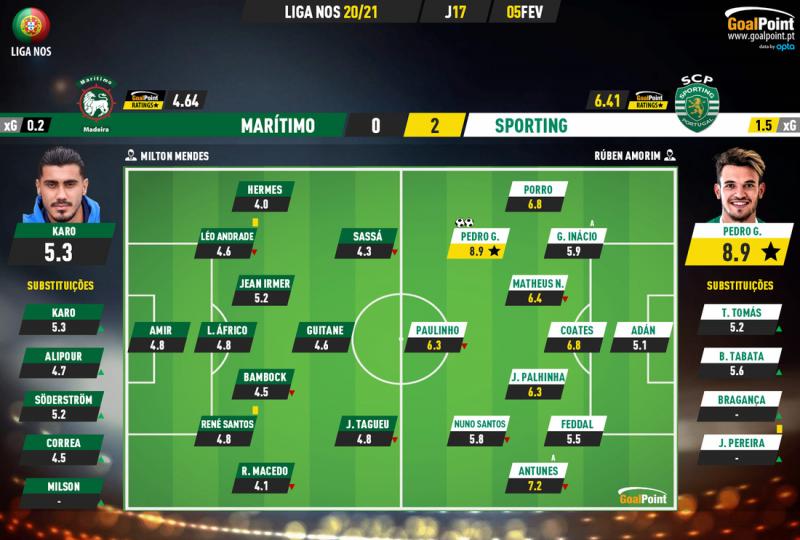Click the Marítimo club crest
800x540 pixels.
(x=96, y=100)
